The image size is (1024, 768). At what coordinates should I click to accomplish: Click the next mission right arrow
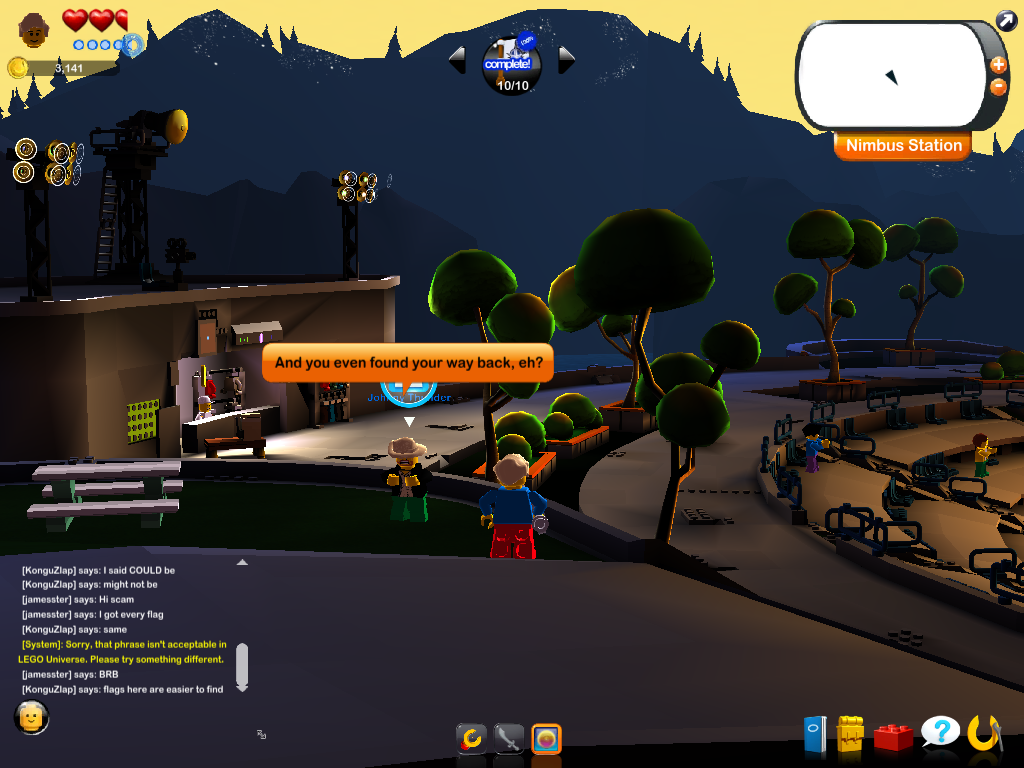566,60
